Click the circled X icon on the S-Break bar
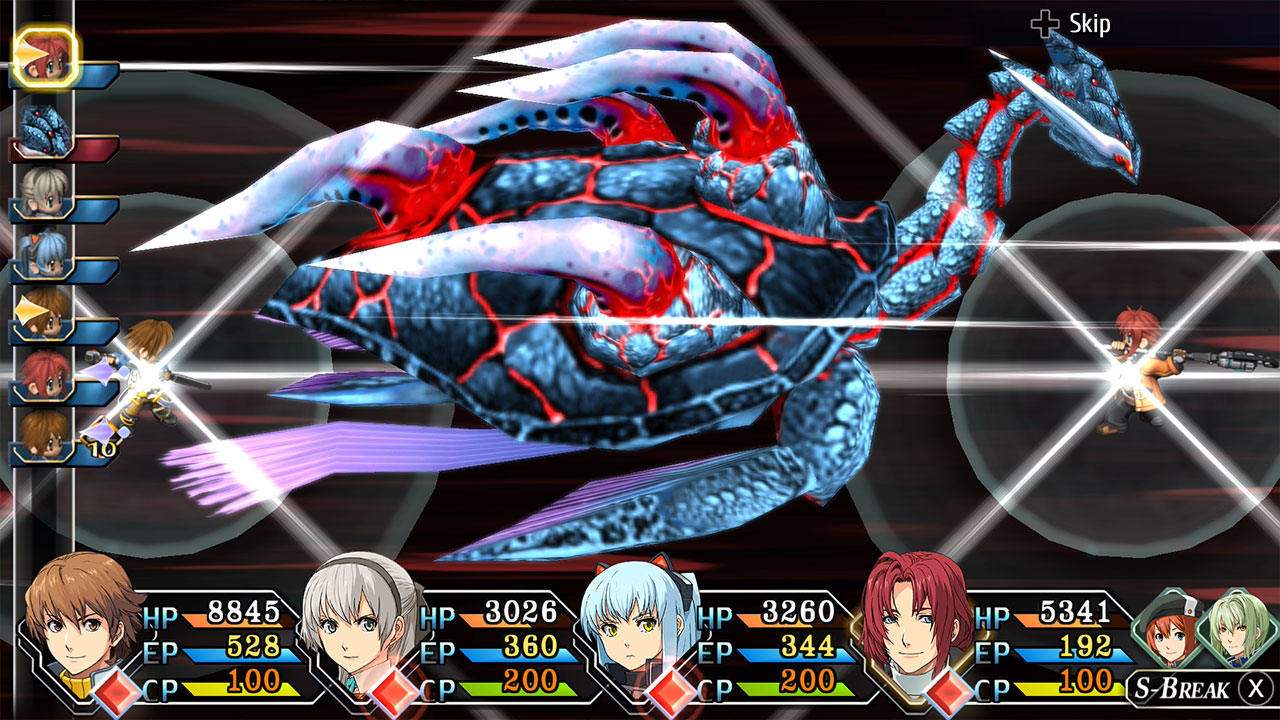The image size is (1280, 720). tap(1255, 688)
